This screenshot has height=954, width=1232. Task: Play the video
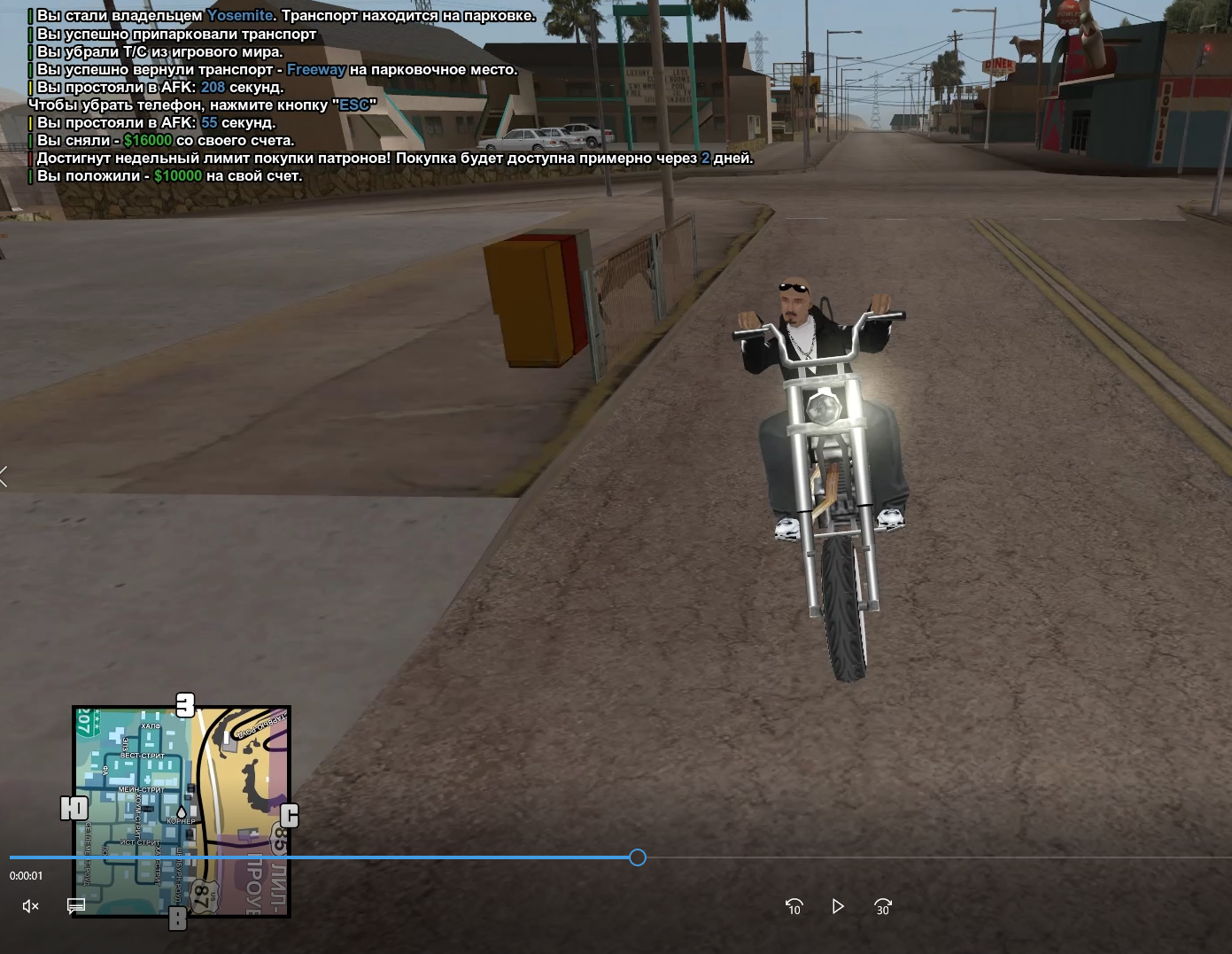pyautogui.click(x=838, y=906)
